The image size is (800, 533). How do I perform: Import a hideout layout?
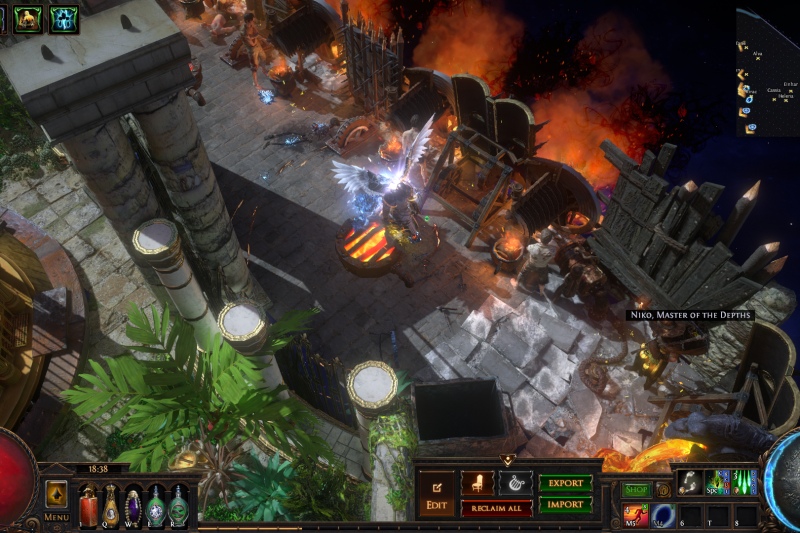[x=565, y=505]
